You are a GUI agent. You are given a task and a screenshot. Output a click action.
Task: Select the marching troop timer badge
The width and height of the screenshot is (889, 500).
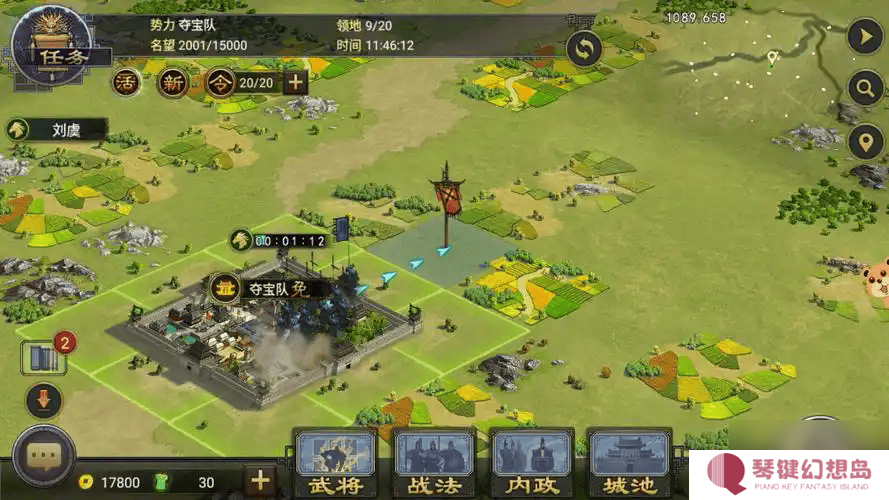click(280, 240)
